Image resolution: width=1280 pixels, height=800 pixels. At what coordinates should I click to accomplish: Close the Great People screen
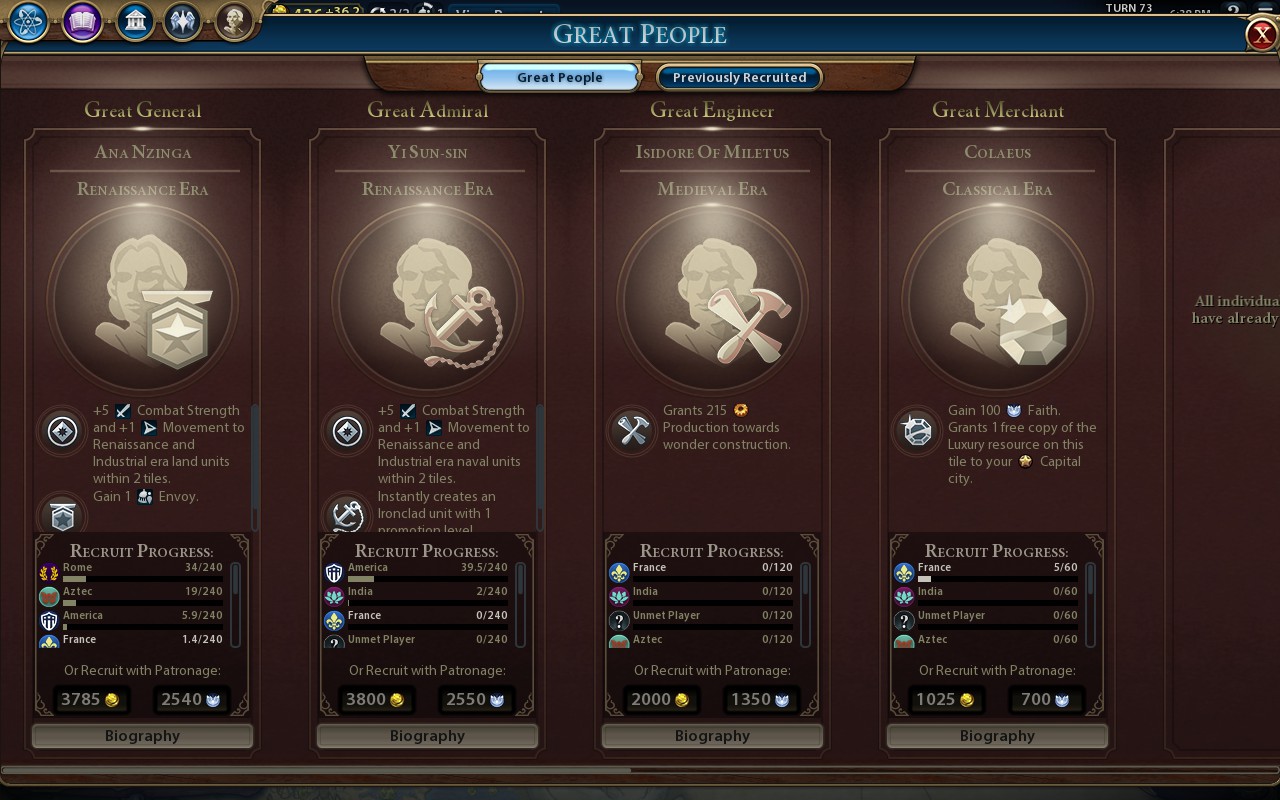[x=1260, y=34]
